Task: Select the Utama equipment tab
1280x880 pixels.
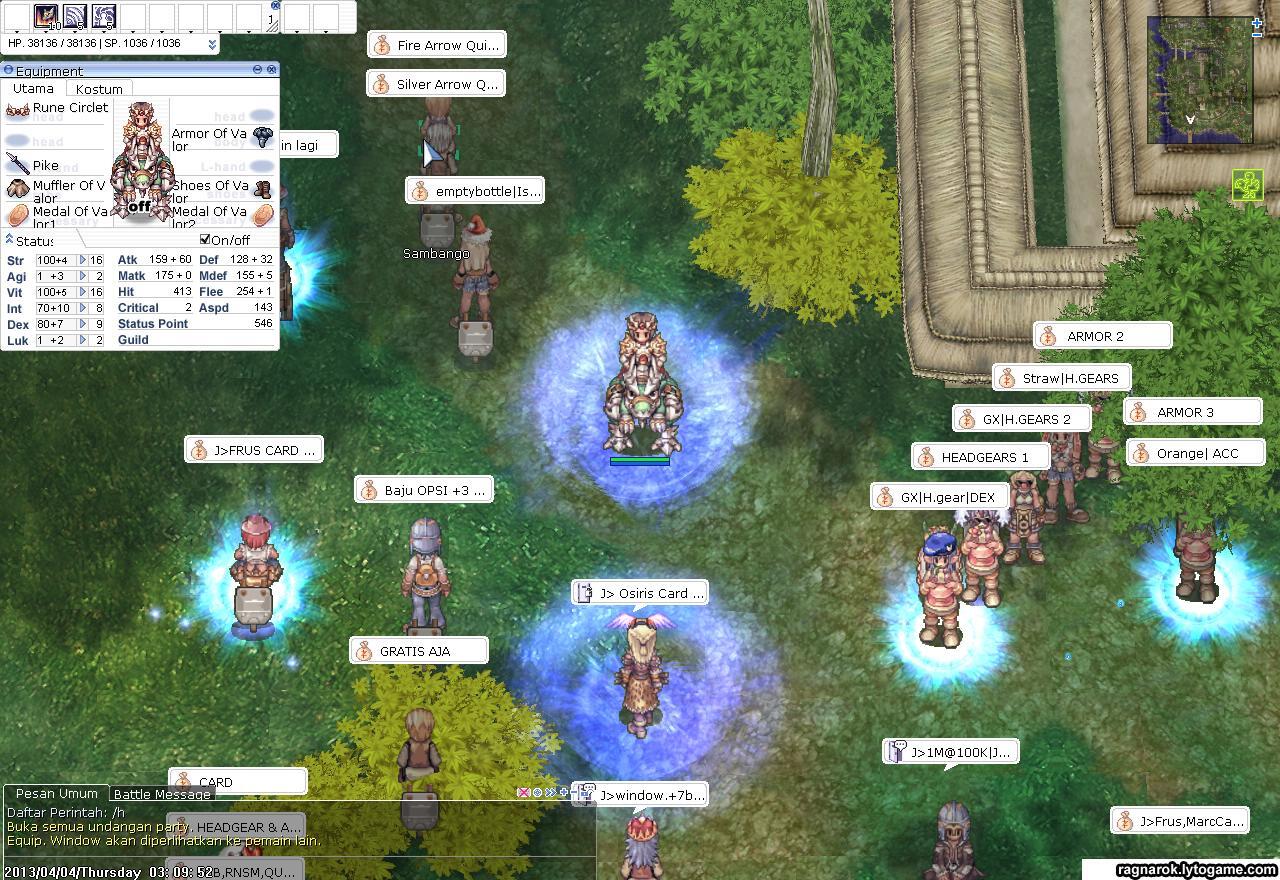Action: coord(33,89)
